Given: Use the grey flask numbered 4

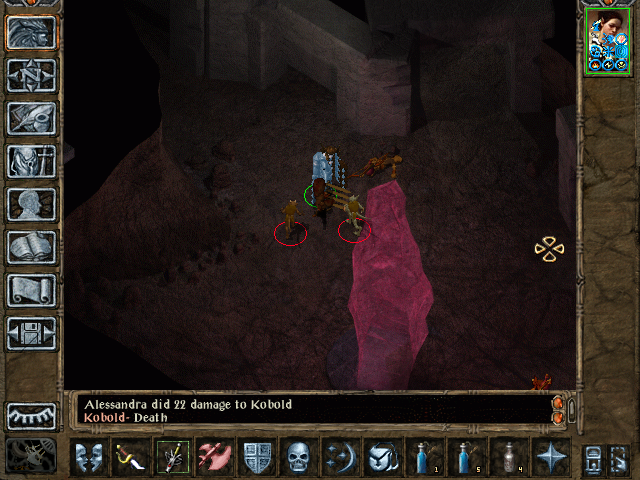Looking at the screenshot, I should point(509,457).
